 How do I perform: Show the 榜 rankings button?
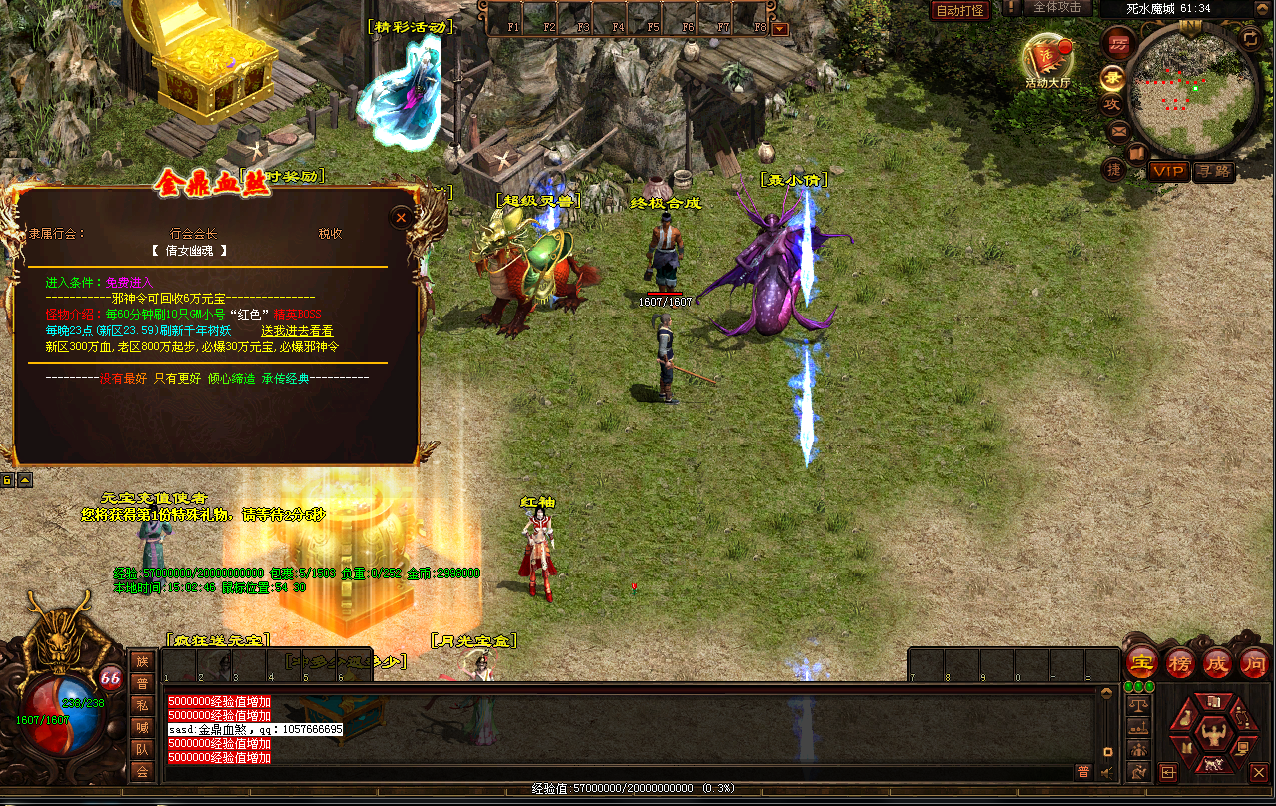click(x=1180, y=662)
